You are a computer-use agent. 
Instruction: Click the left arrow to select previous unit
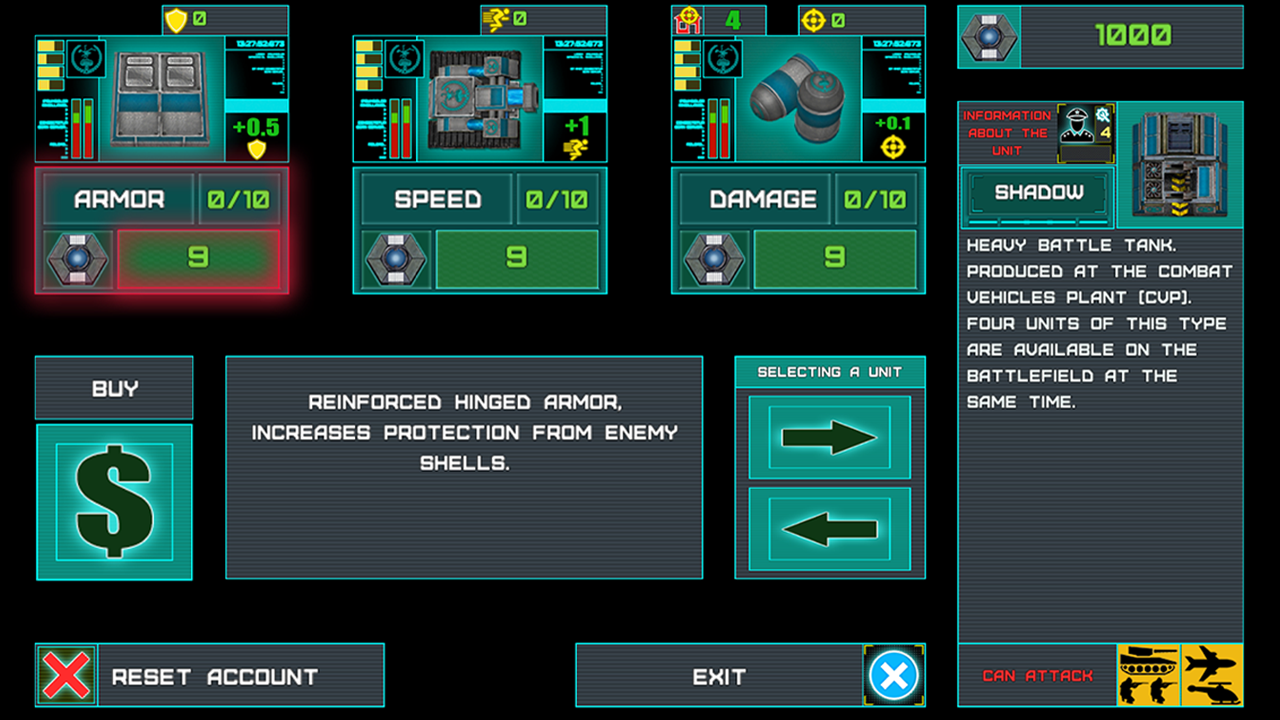point(828,528)
